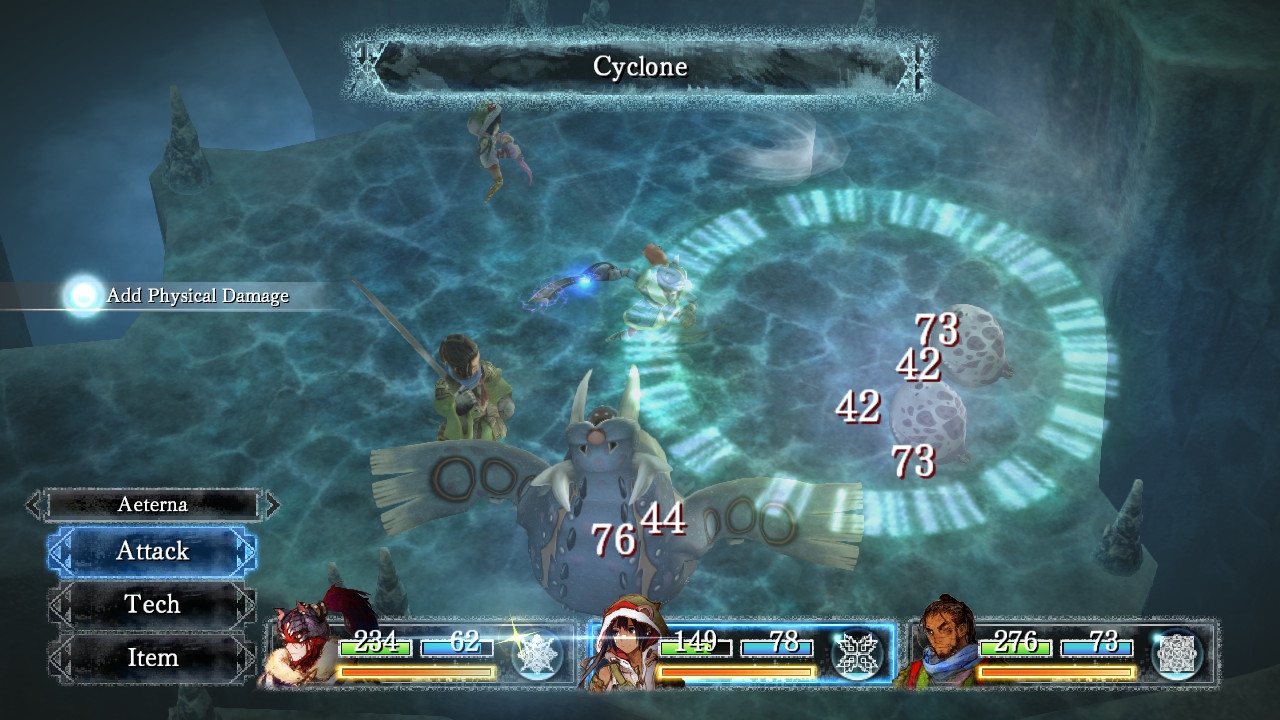Click the left arrow beside Aeterna

click(x=34, y=505)
